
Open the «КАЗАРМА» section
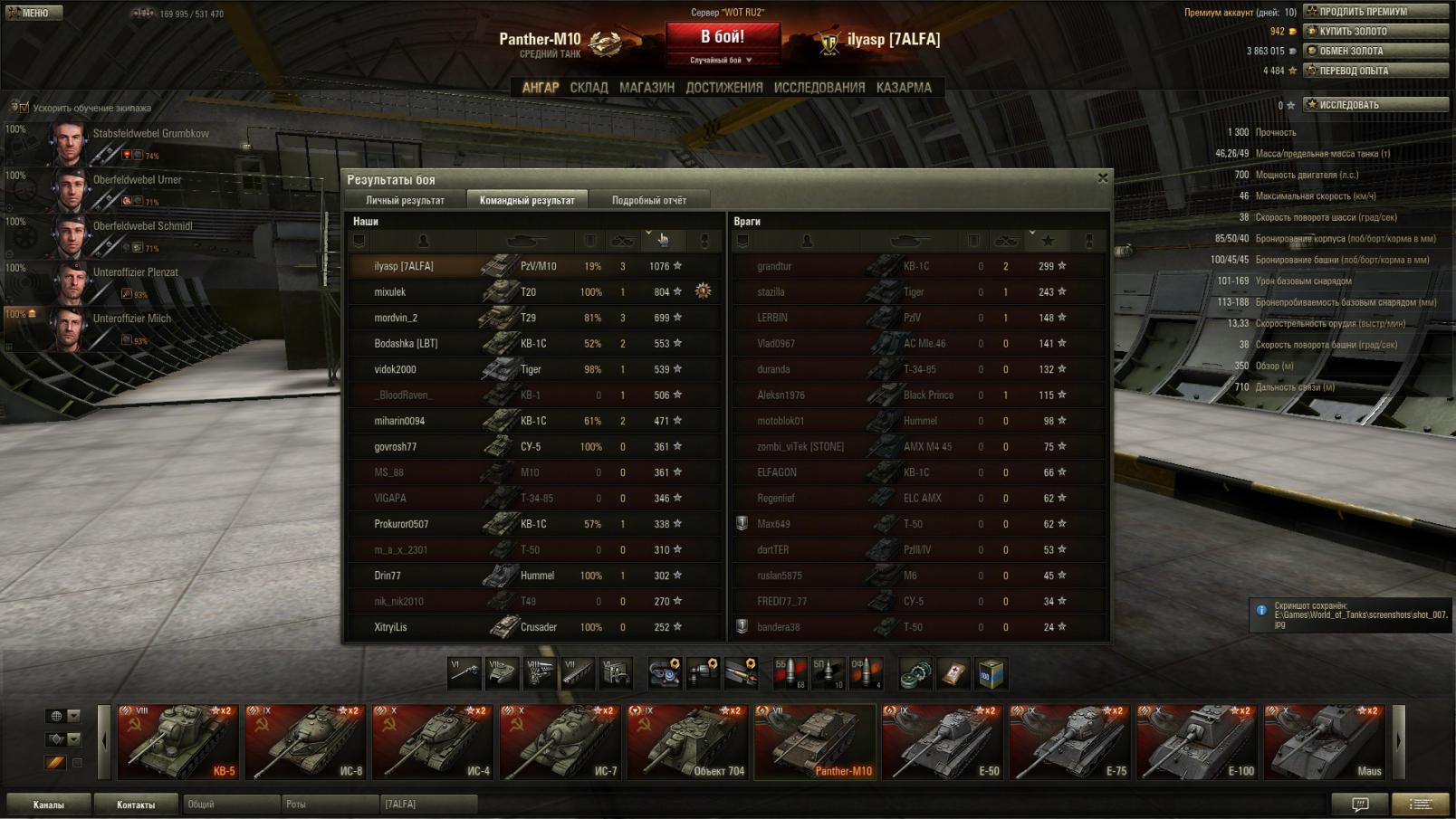903,88
